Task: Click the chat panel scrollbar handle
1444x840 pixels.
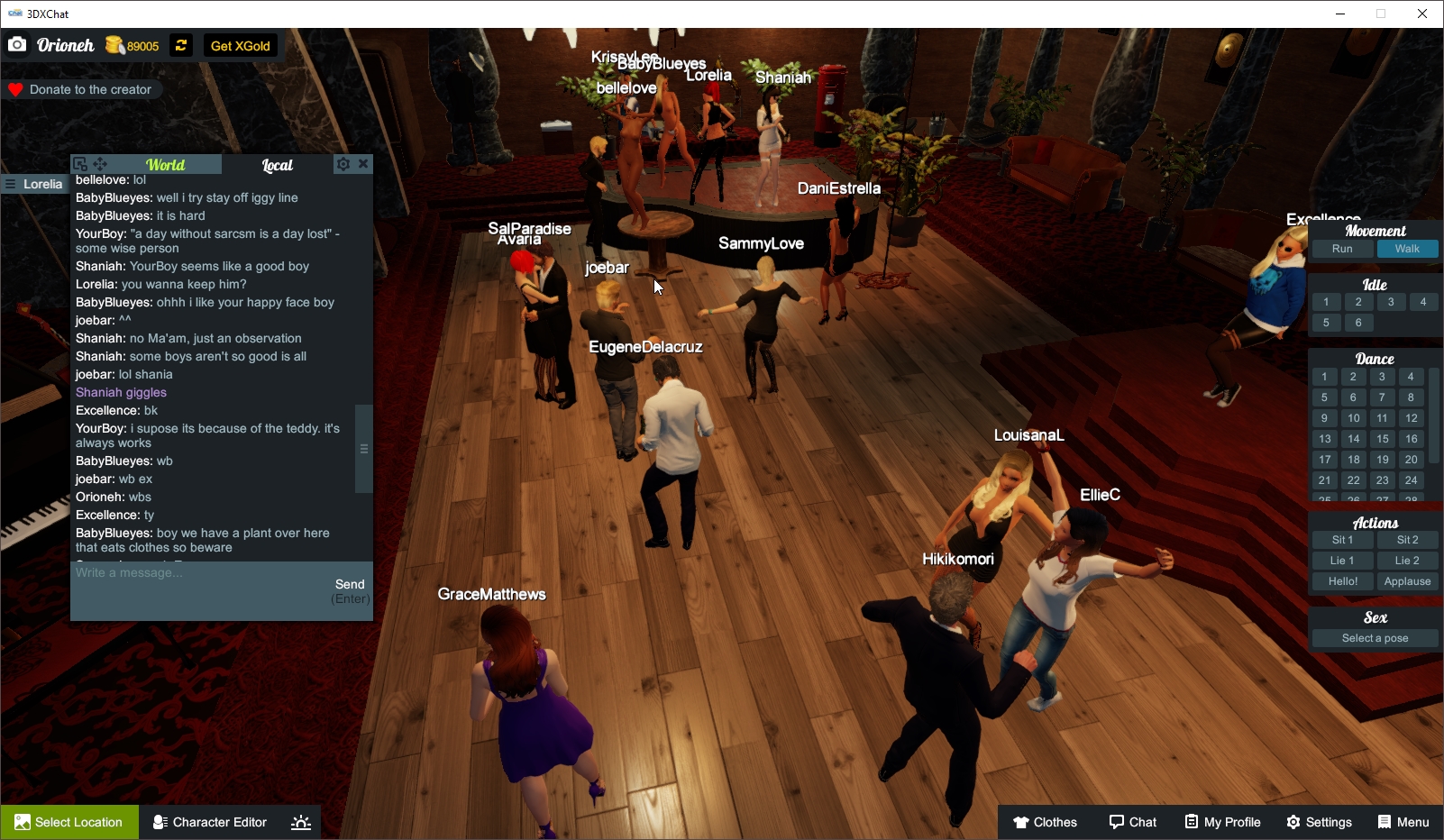Action: [363, 448]
